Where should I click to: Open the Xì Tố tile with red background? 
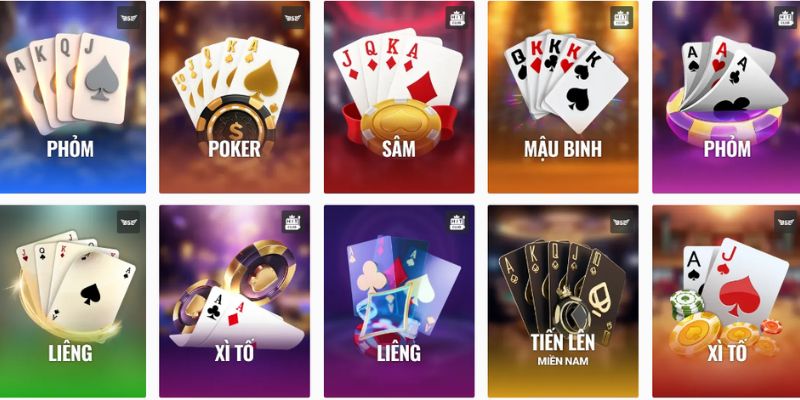pyautogui.click(x=725, y=300)
